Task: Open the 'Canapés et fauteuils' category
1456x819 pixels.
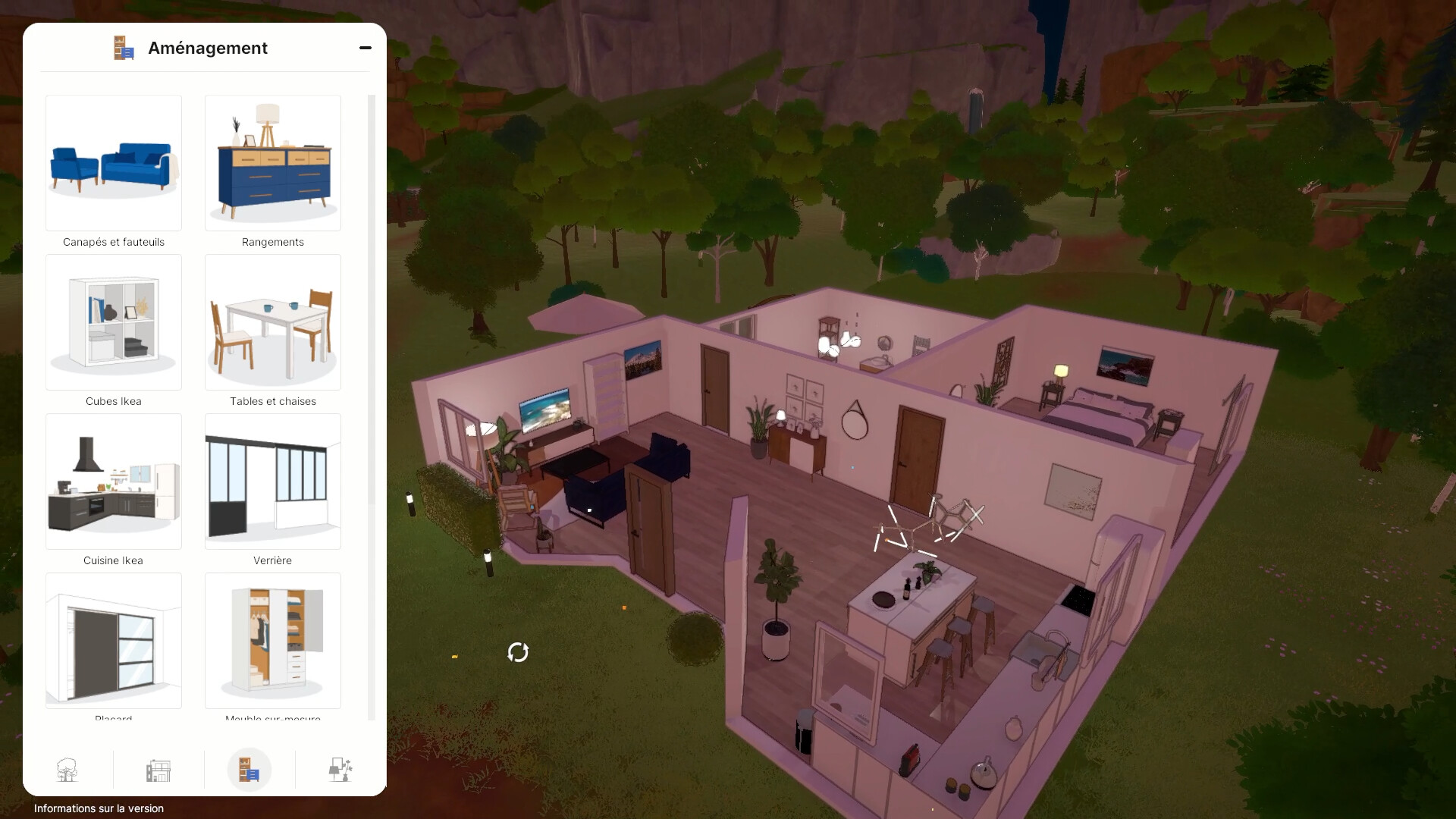Action: pyautogui.click(x=113, y=163)
